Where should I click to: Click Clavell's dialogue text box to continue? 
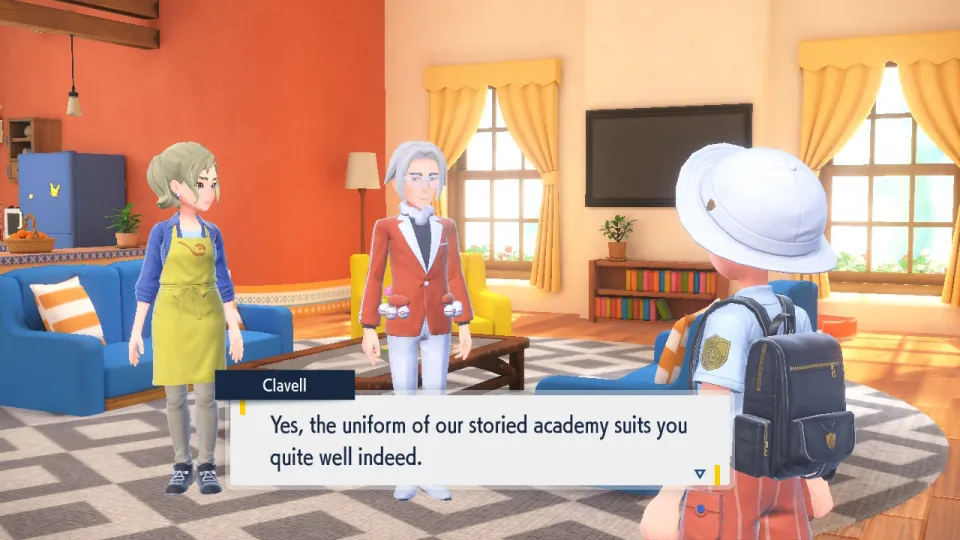(480, 440)
